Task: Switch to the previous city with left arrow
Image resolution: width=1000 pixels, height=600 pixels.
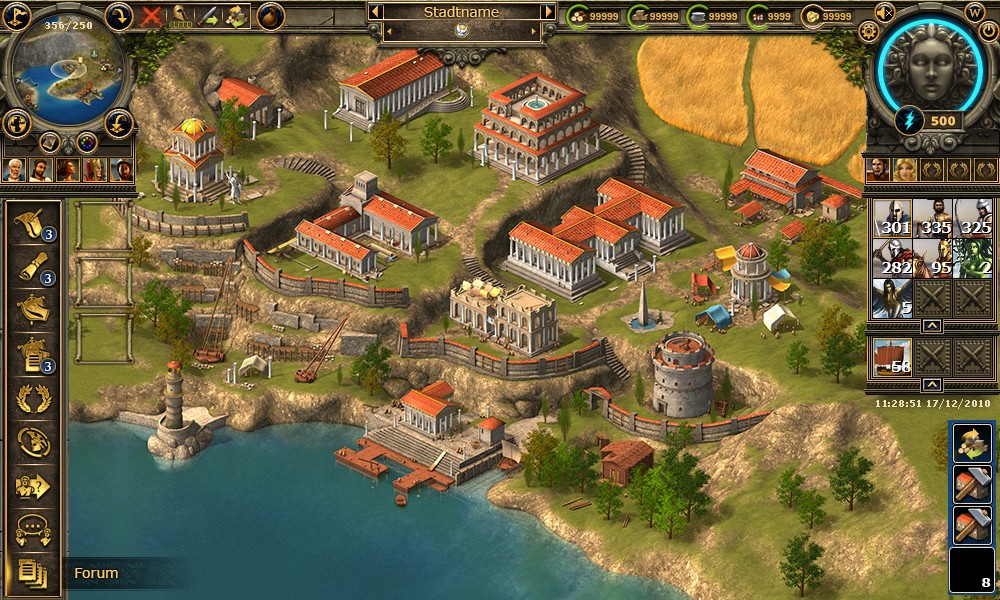Action: pos(374,13)
